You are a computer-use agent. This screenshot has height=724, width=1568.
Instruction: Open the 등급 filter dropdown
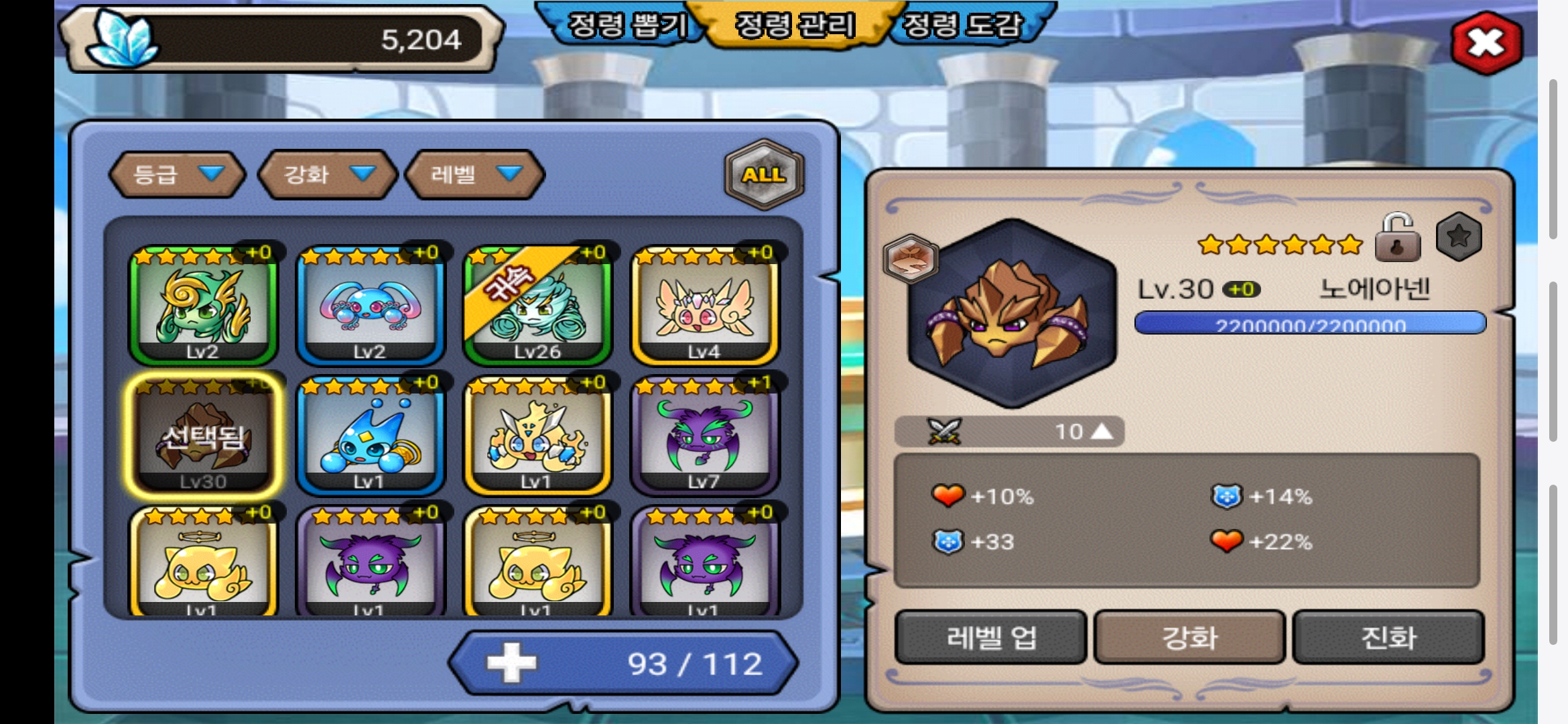(x=178, y=175)
